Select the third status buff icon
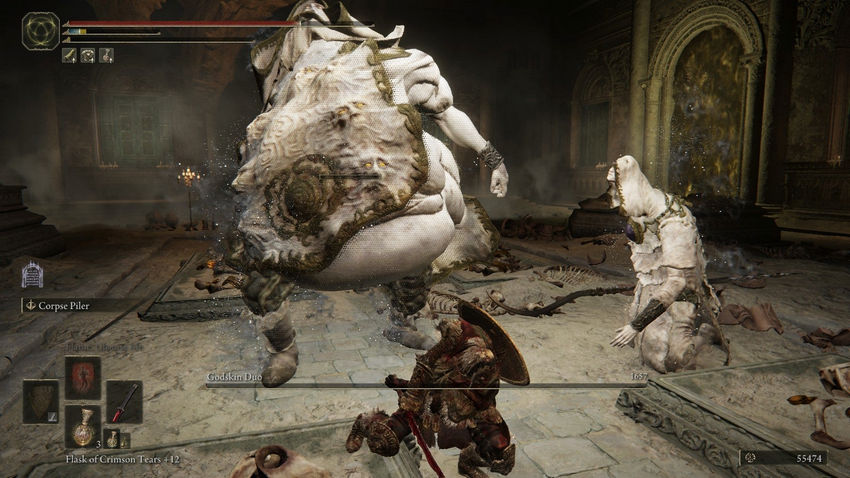Viewport: 850px width, 478px height. click(x=105, y=55)
